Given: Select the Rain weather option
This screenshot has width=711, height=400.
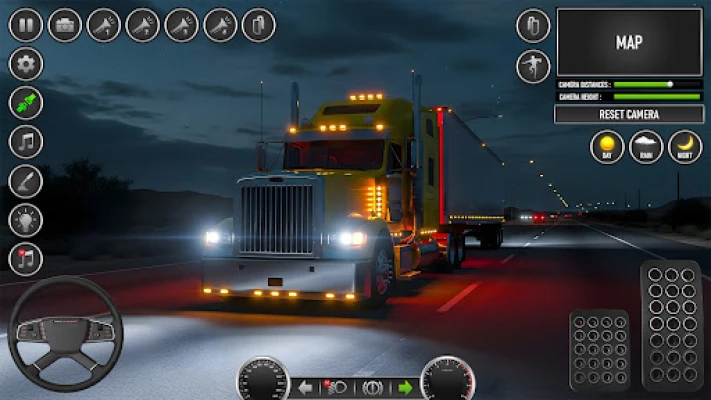Looking at the screenshot, I should pyautogui.click(x=646, y=147).
